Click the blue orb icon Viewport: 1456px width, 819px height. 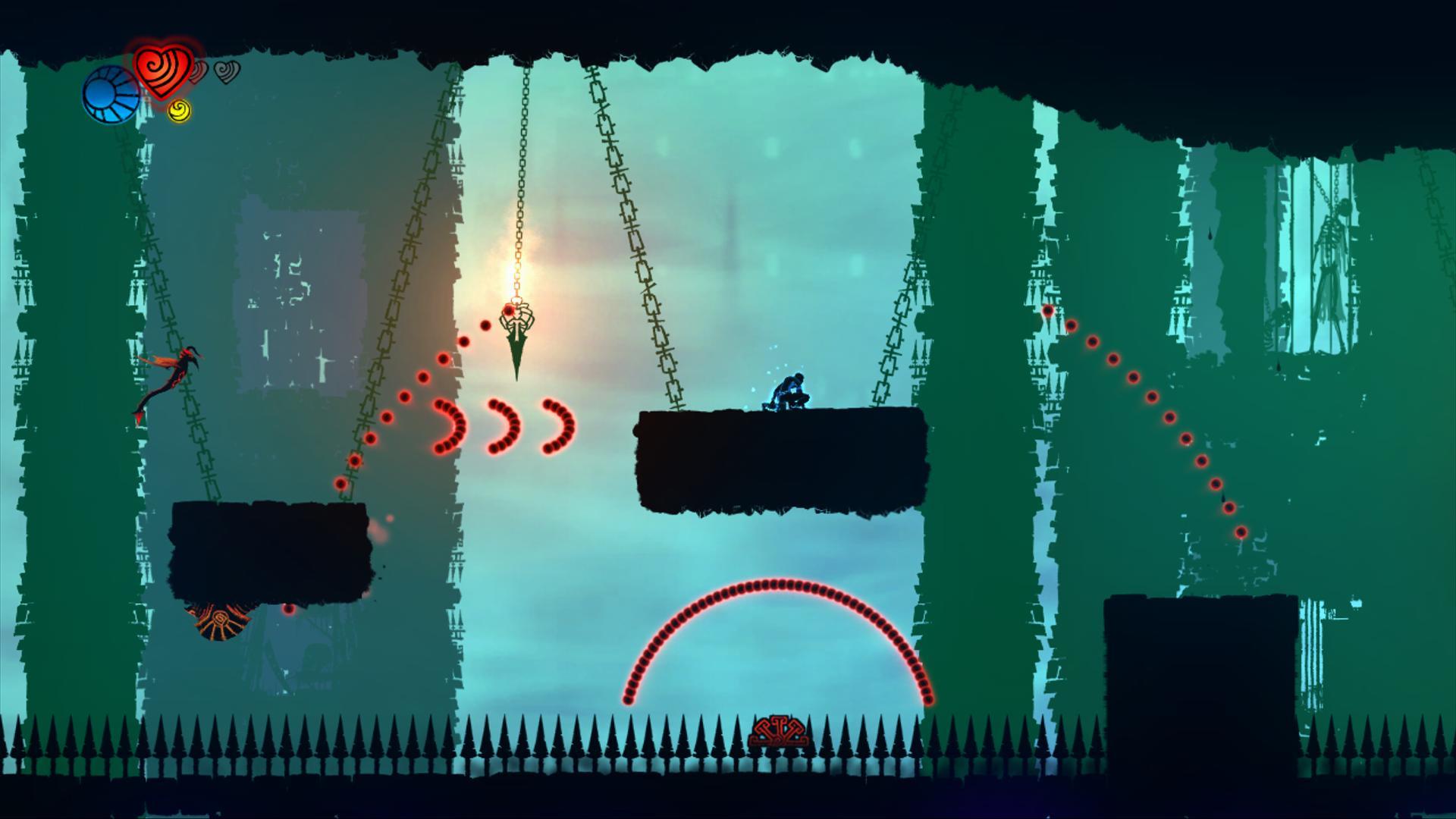pos(110,95)
